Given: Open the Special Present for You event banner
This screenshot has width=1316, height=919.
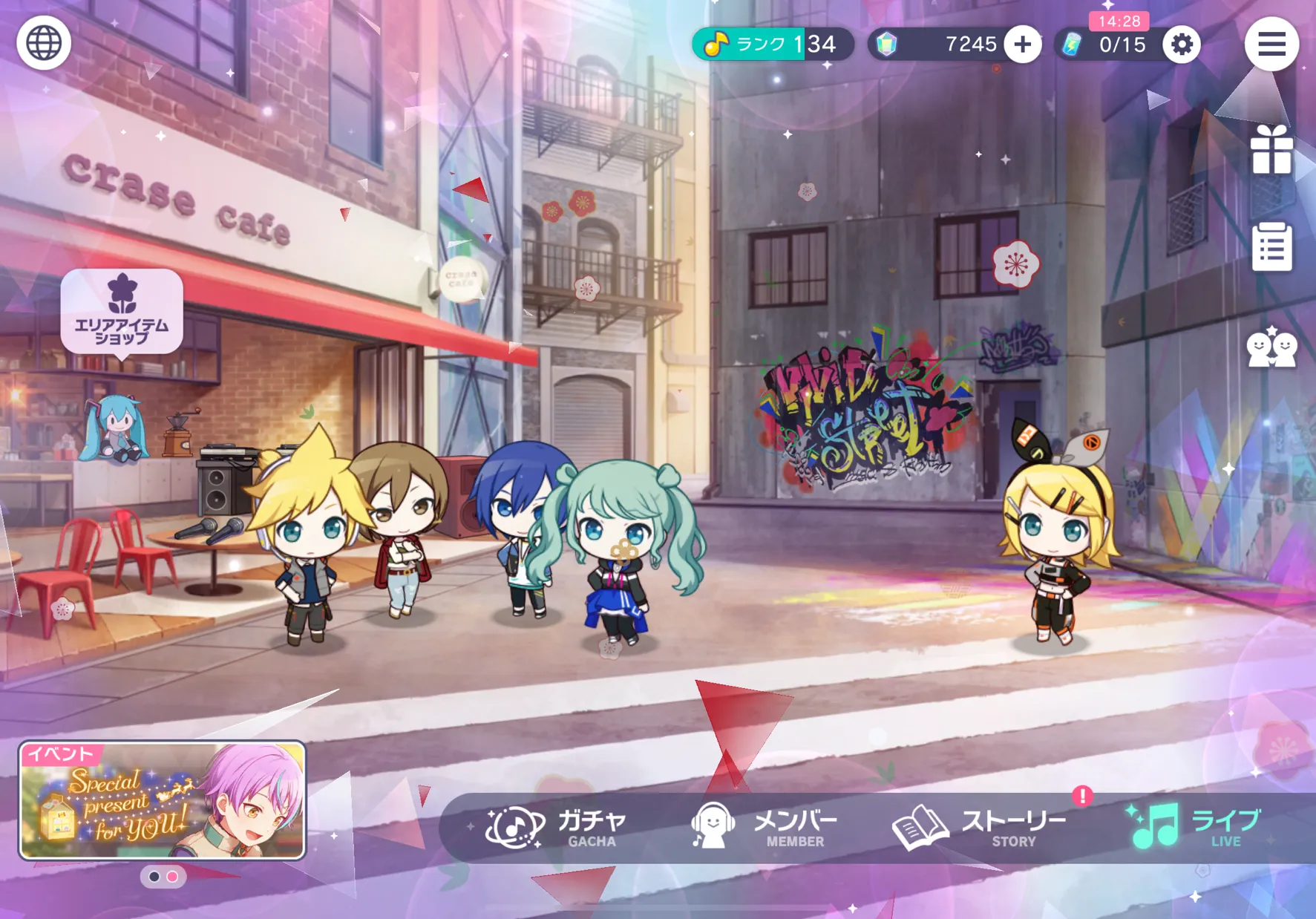Looking at the screenshot, I should pyautogui.click(x=162, y=800).
